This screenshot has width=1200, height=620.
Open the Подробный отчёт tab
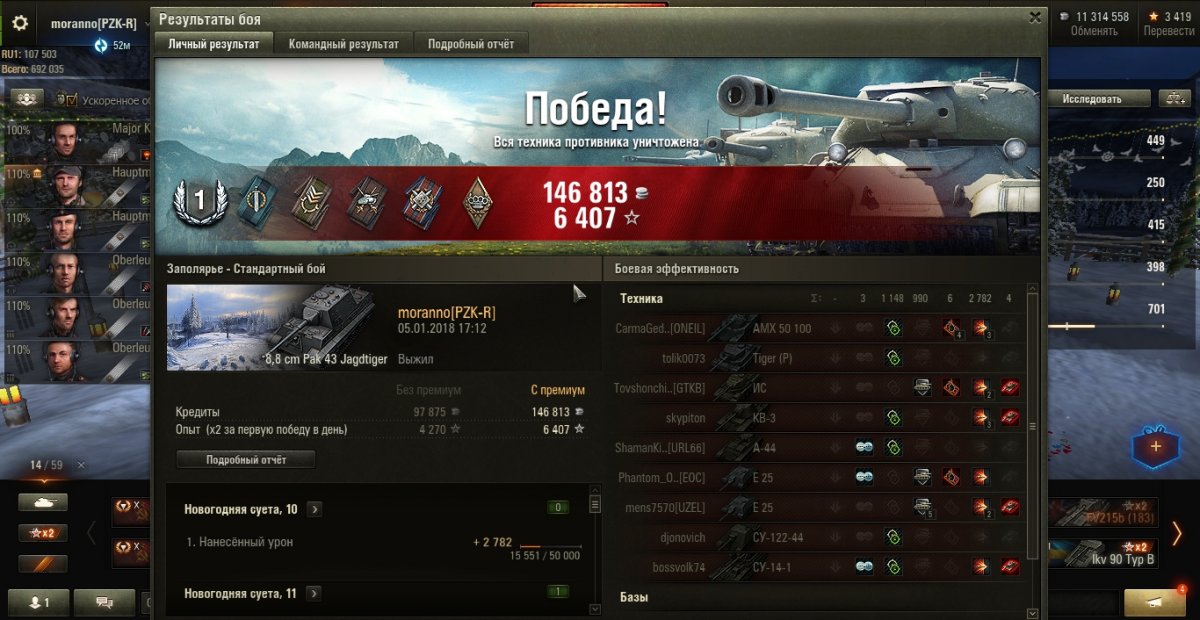[470, 44]
